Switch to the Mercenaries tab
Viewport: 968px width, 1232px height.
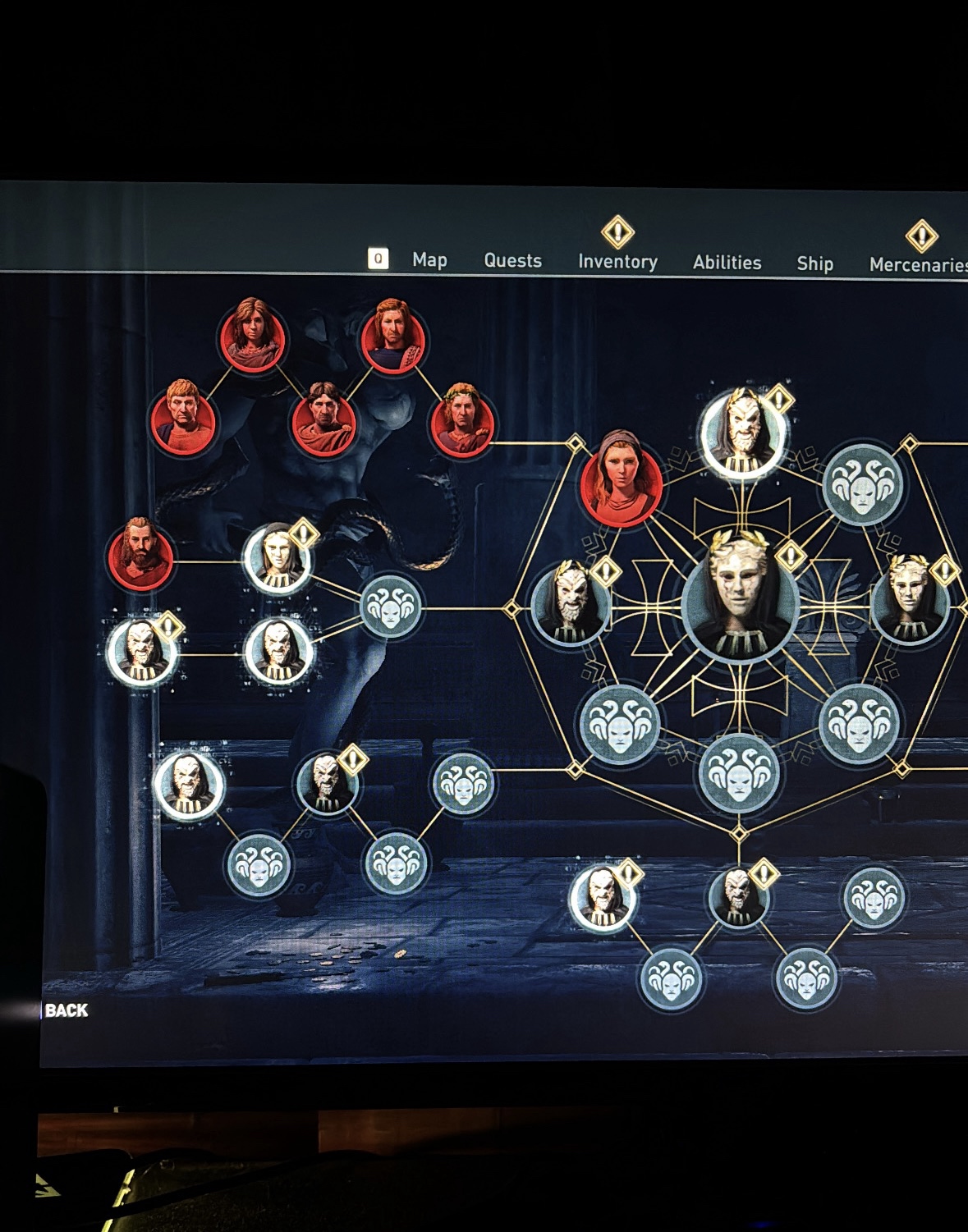click(918, 264)
